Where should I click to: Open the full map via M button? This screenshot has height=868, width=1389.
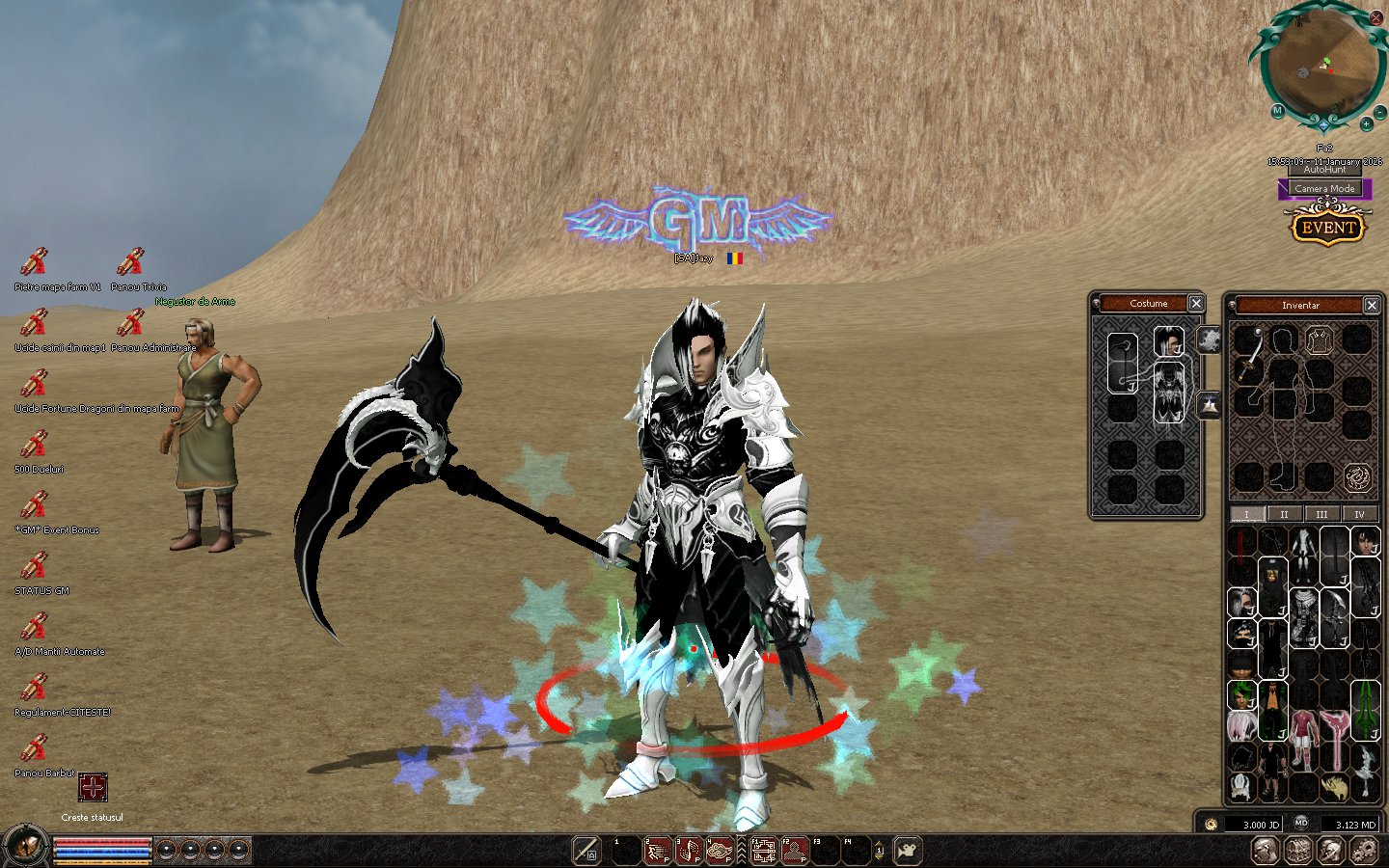pyautogui.click(x=1277, y=111)
